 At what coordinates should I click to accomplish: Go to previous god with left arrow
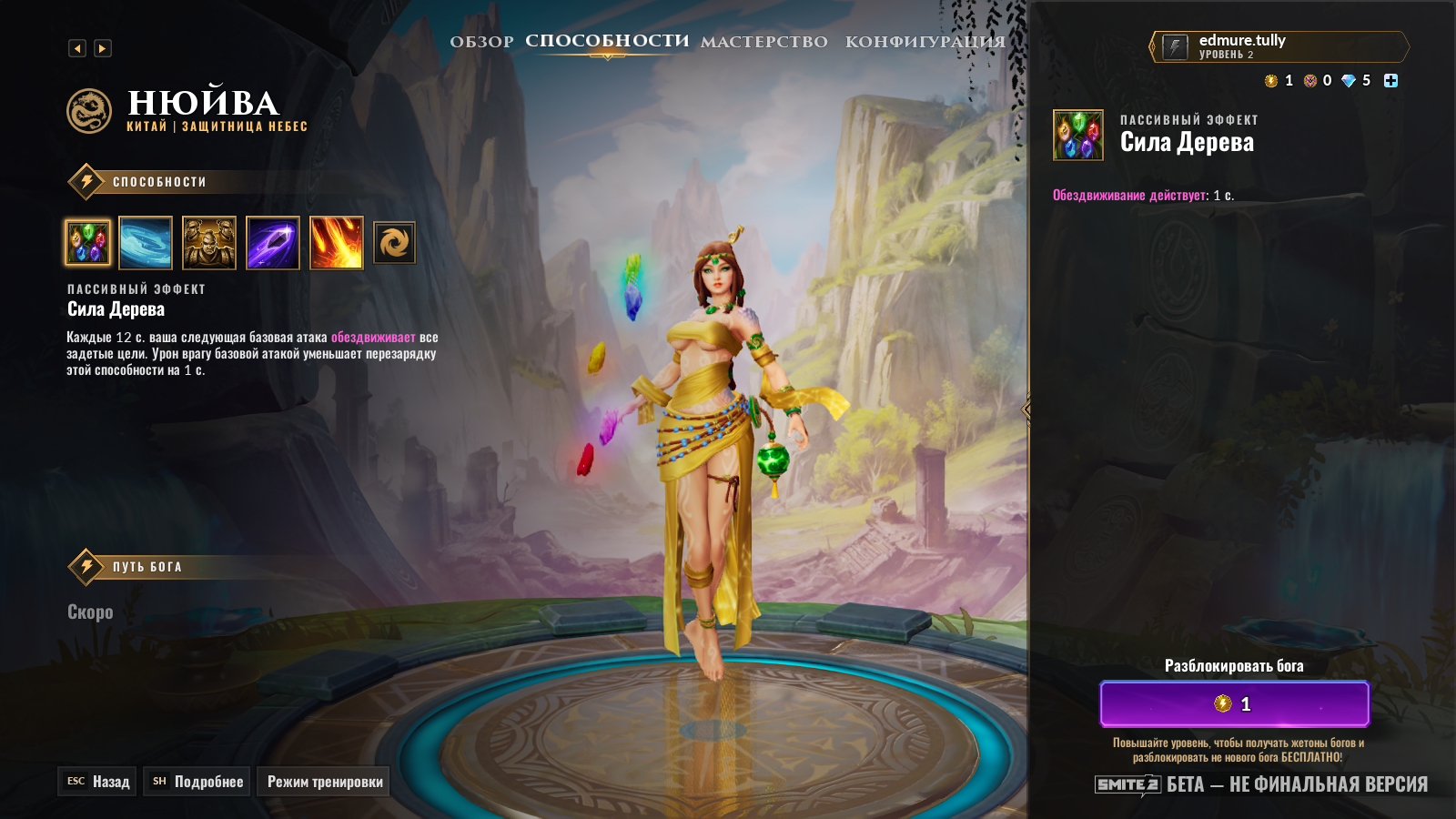point(77,48)
